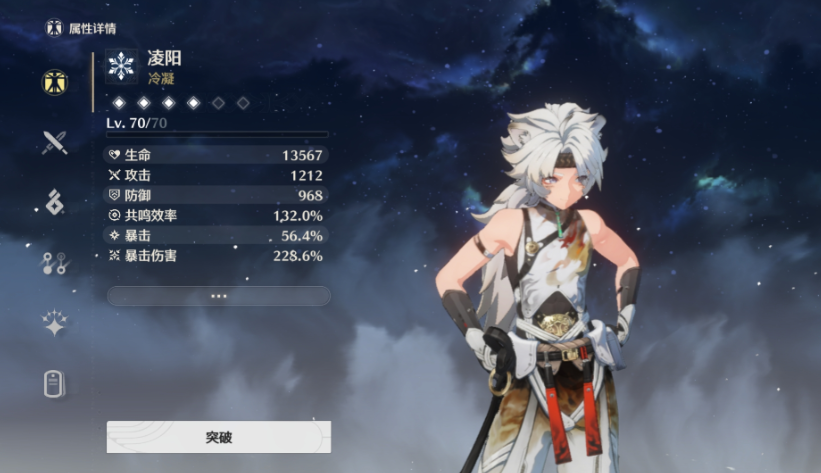The height and width of the screenshot is (473, 821).
Task: Open the sparkle resonance chain tab
Action: [54, 322]
